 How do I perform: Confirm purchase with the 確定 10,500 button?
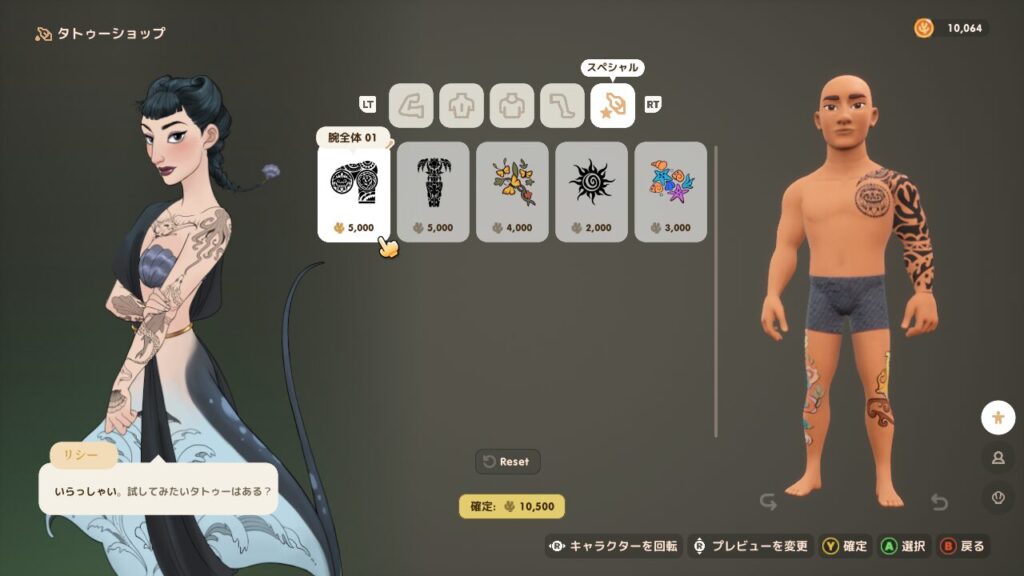[x=511, y=506]
